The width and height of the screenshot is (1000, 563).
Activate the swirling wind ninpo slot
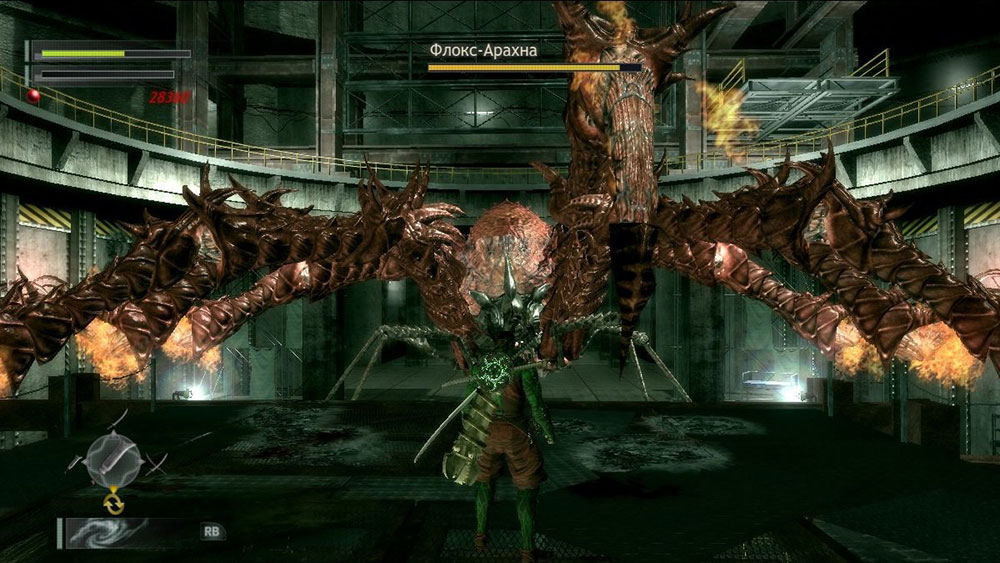pyautogui.click(x=108, y=533)
